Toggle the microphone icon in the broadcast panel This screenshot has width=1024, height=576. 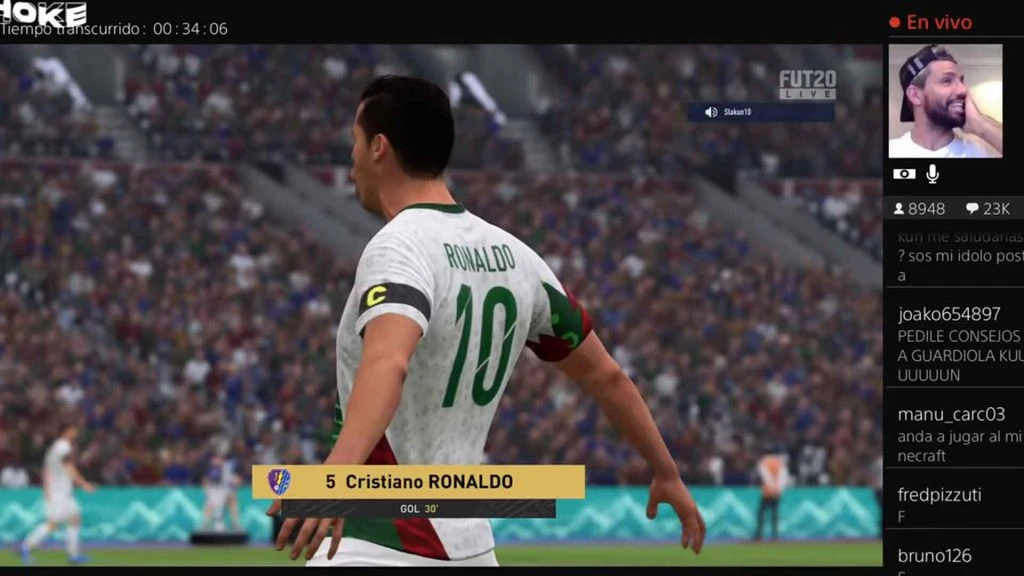point(932,174)
